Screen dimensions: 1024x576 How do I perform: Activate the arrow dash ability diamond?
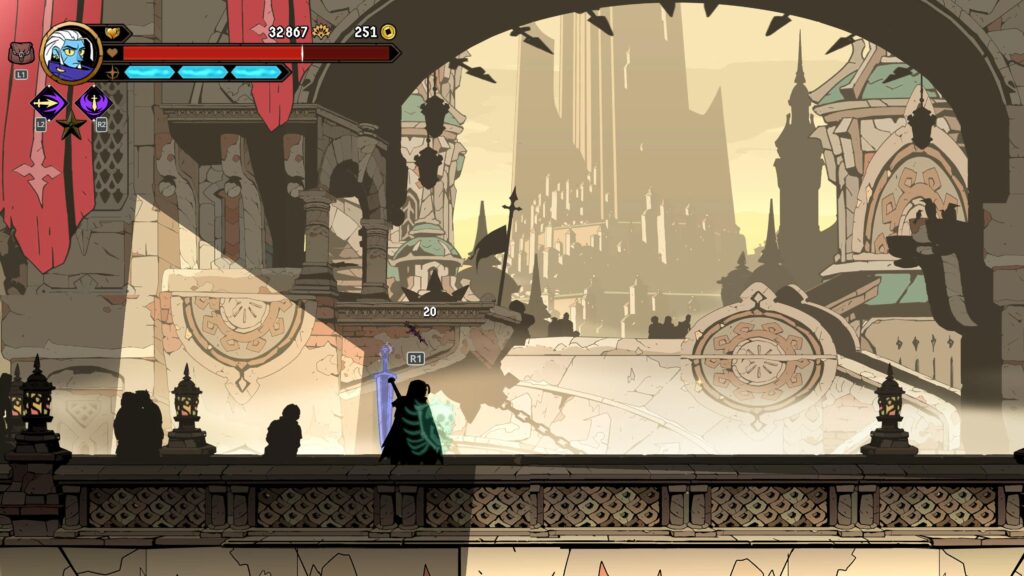(47, 101)
